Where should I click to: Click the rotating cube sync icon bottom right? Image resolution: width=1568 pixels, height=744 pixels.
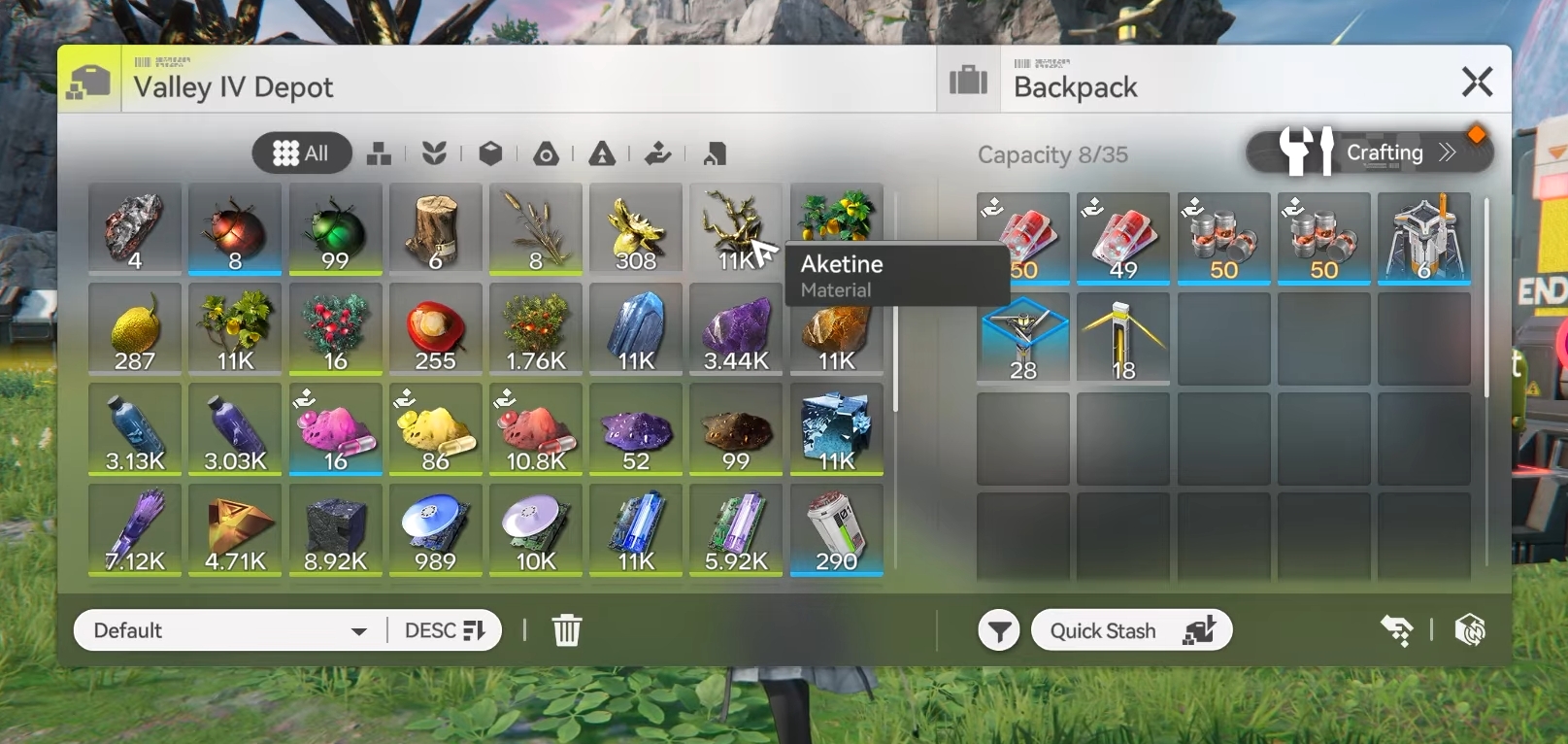[x=1469, y=629]
